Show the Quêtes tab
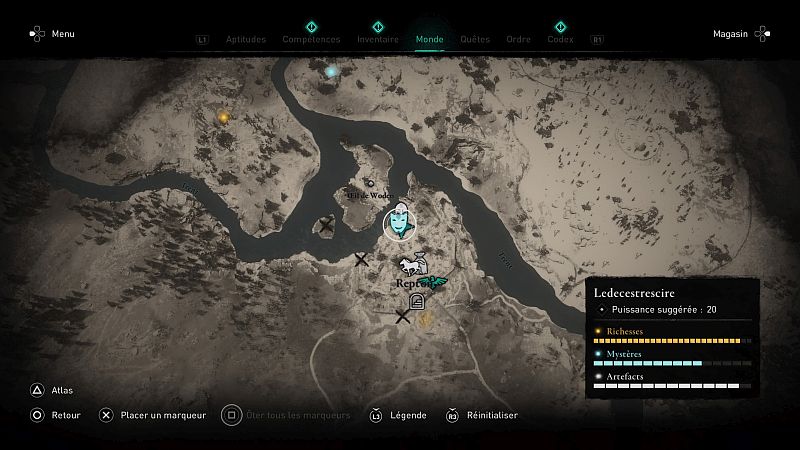The height and width of the screenshot is (450, 800). pos(475,40)
